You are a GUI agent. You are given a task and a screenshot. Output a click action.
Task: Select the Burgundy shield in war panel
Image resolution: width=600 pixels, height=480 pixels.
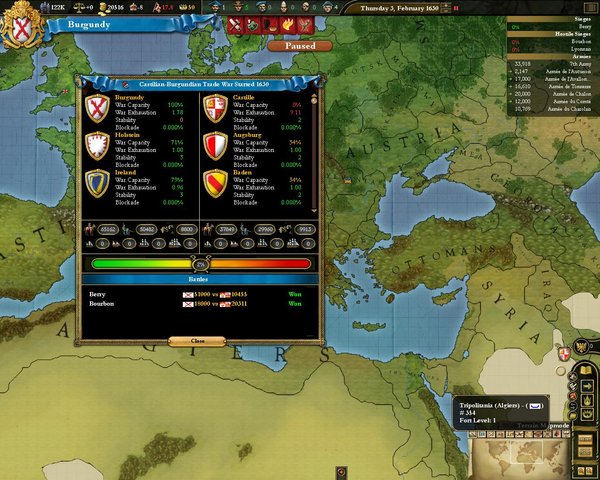(96, 108)
